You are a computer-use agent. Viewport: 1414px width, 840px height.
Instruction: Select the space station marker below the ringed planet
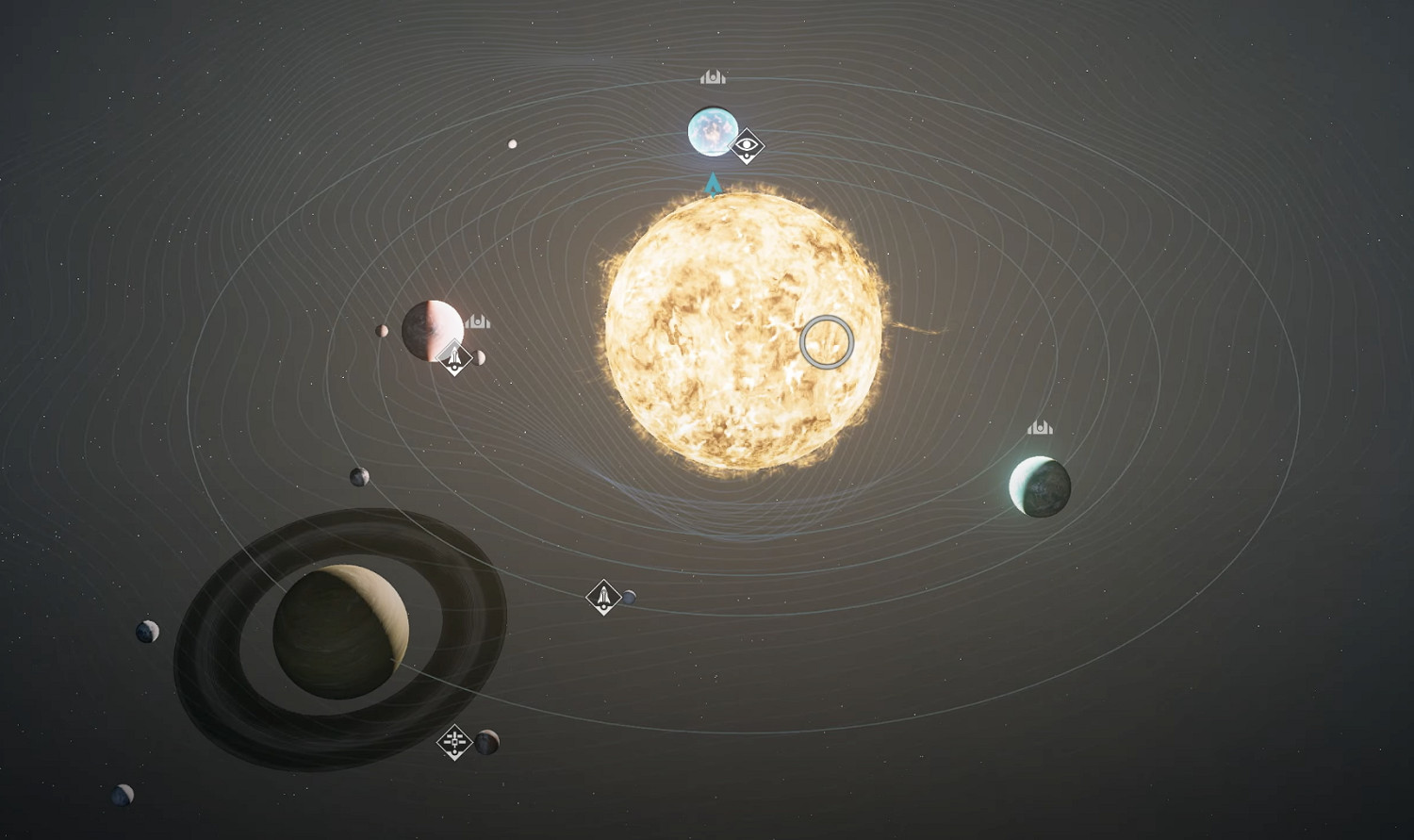tap(455, 744)
